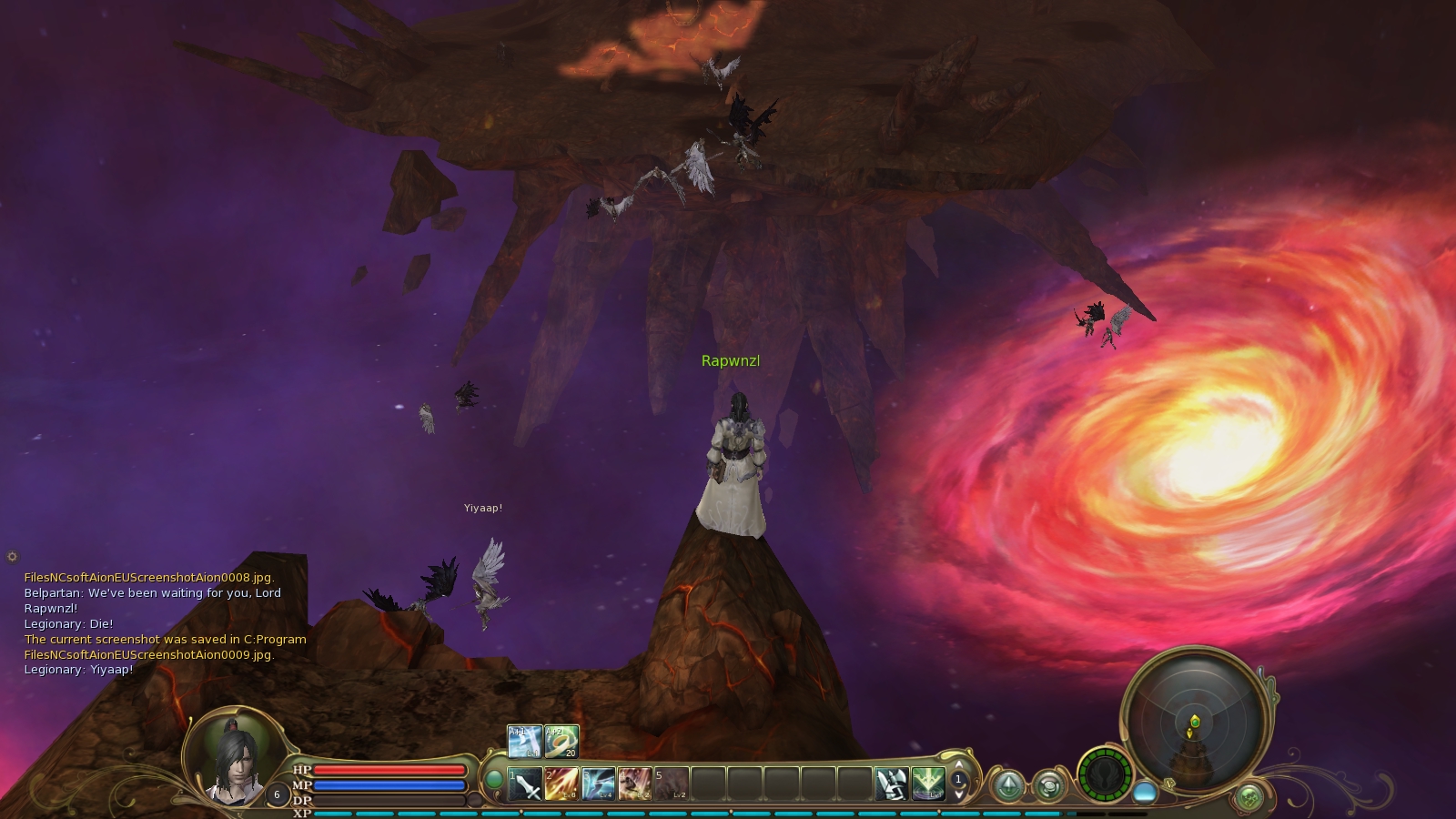The height and width of the screenshot is (819, 1456).
Task: Click the blue orb beside the flight gauge
Action: (x=1145, y=792)
